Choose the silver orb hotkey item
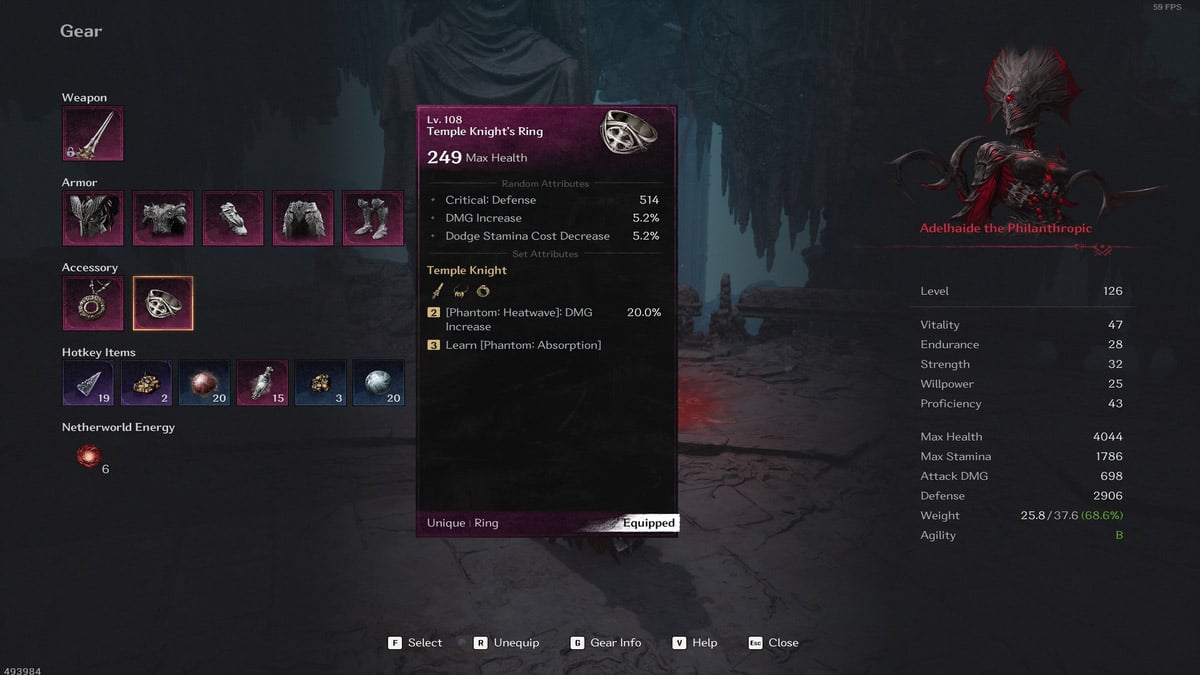The height and width of the screenshot is (675, 1200). click(379, 383)
